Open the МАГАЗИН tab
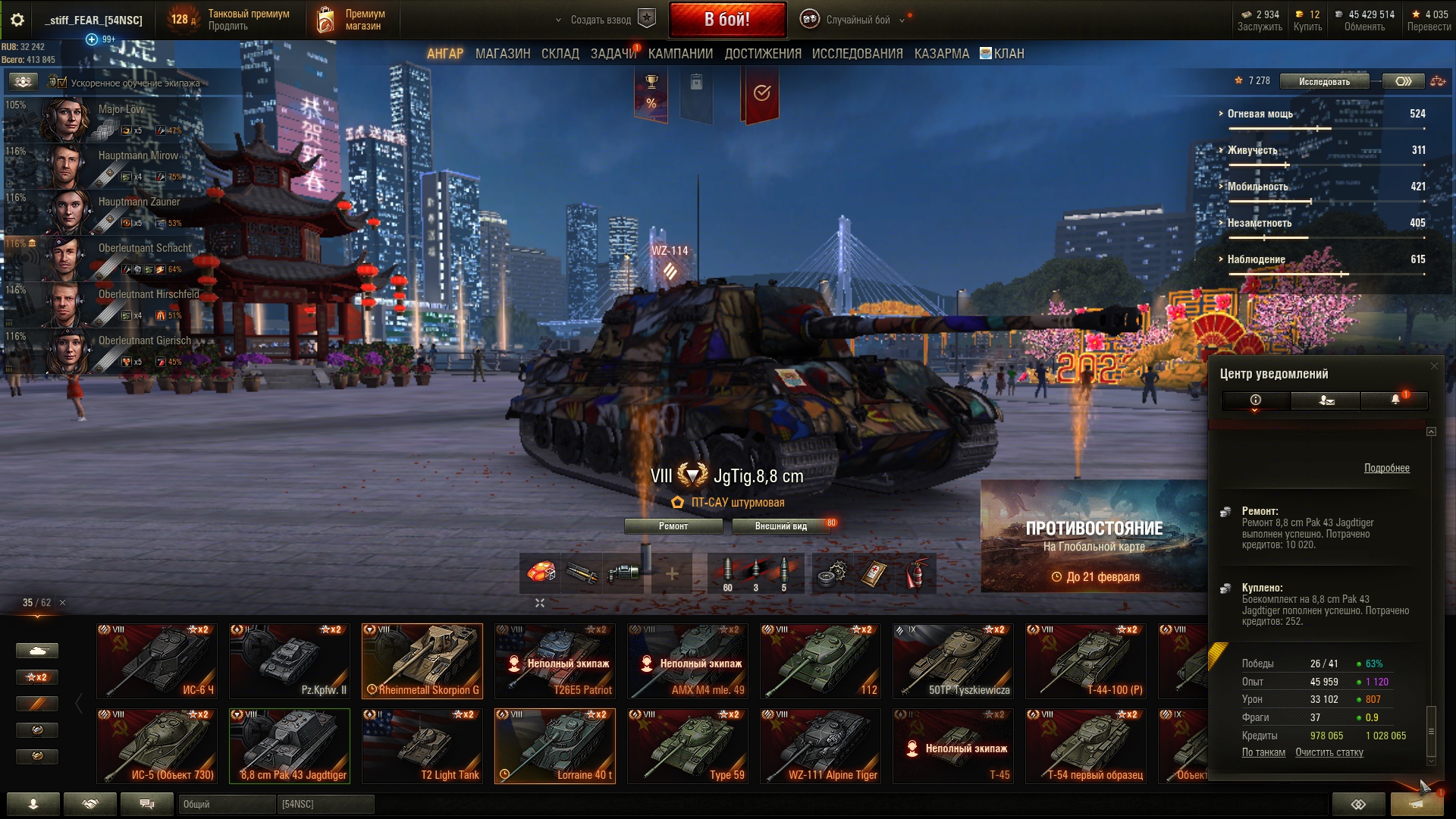This screenshot has height=819, width=1456. [x=502, y=54]
